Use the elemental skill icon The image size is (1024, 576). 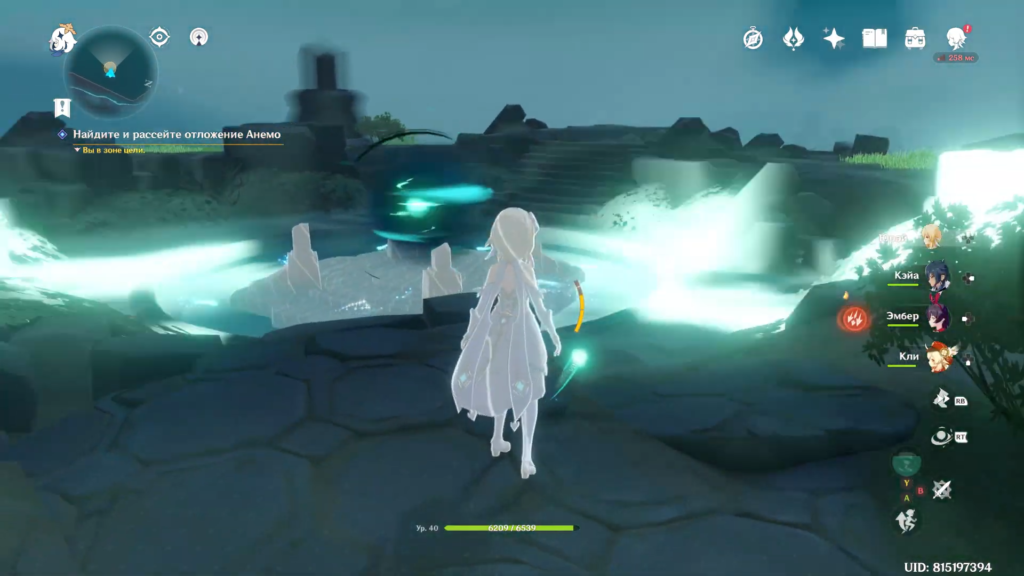click(941, 437)
